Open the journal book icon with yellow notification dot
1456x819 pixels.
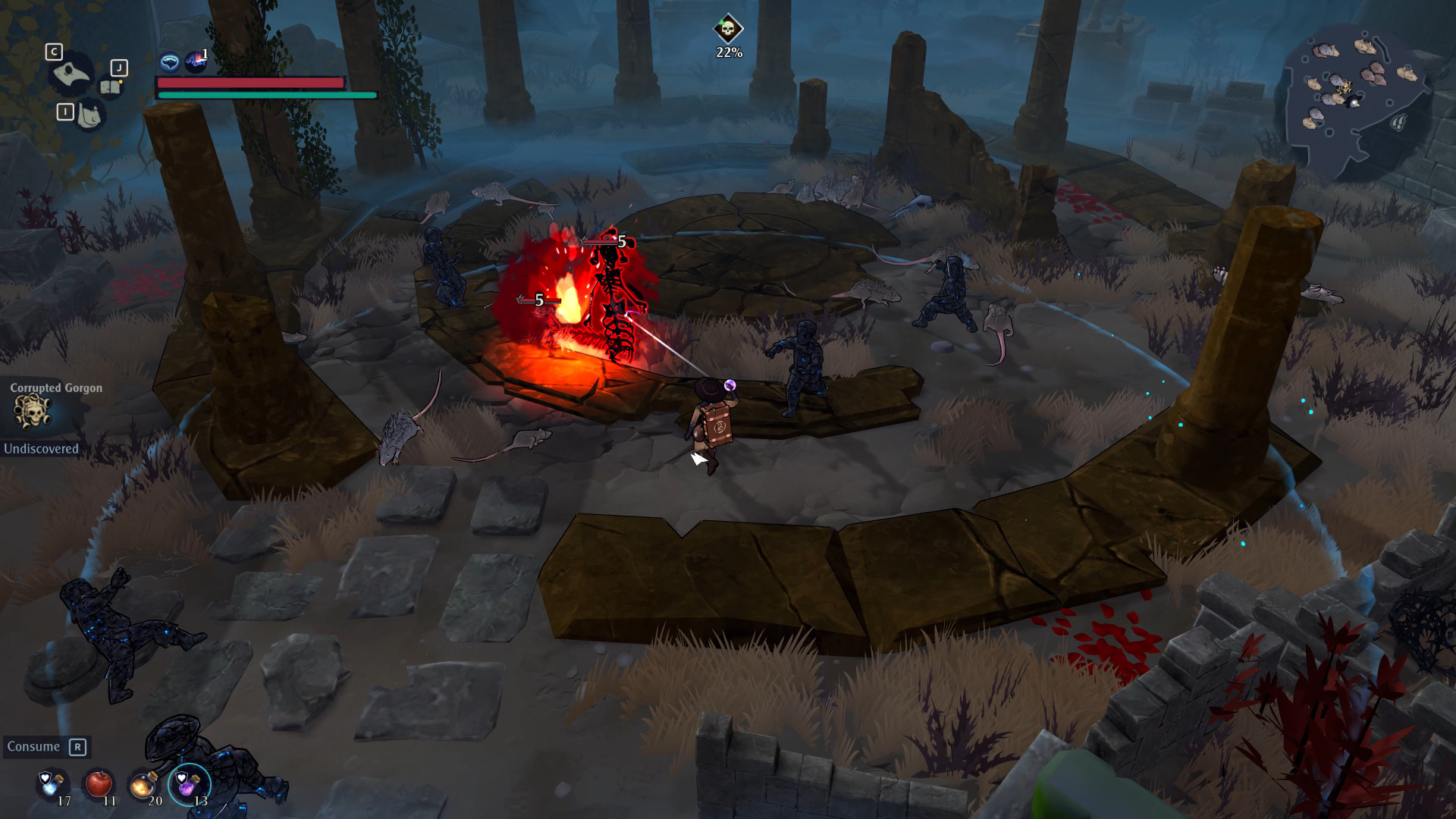111,87
